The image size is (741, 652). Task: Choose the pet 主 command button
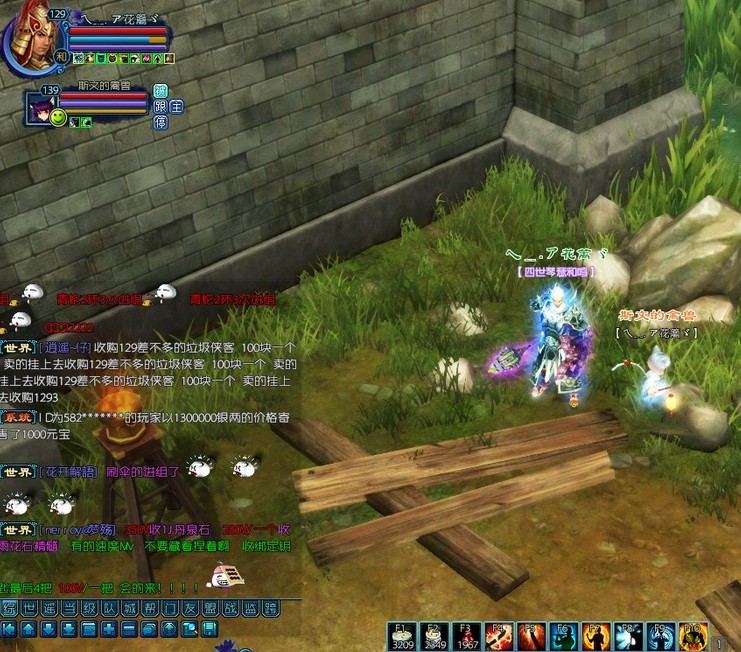pos(176,107)
